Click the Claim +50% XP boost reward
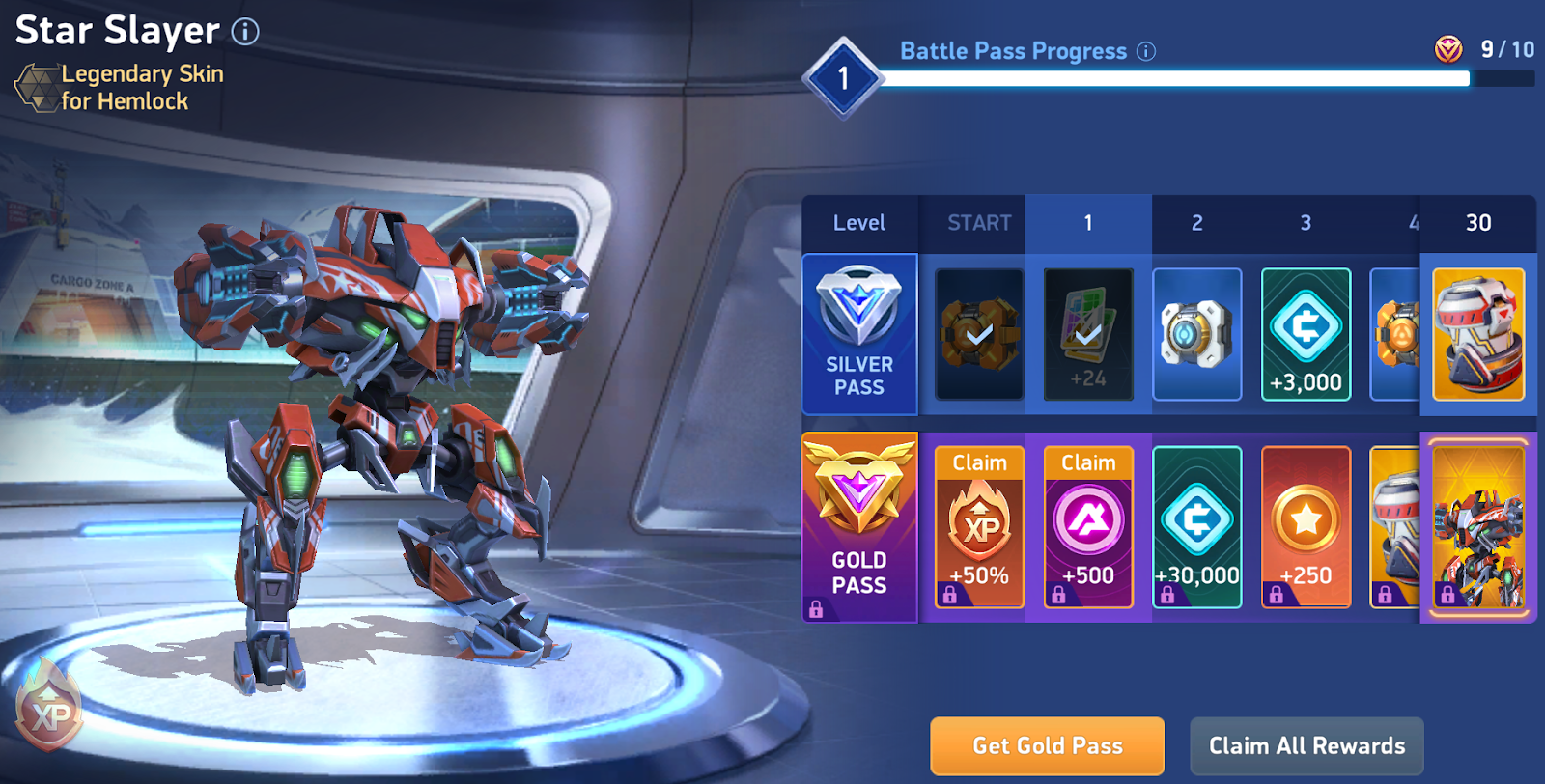Image resolution: width=1545 pixels, height=784 pixels. coord(978,526)
